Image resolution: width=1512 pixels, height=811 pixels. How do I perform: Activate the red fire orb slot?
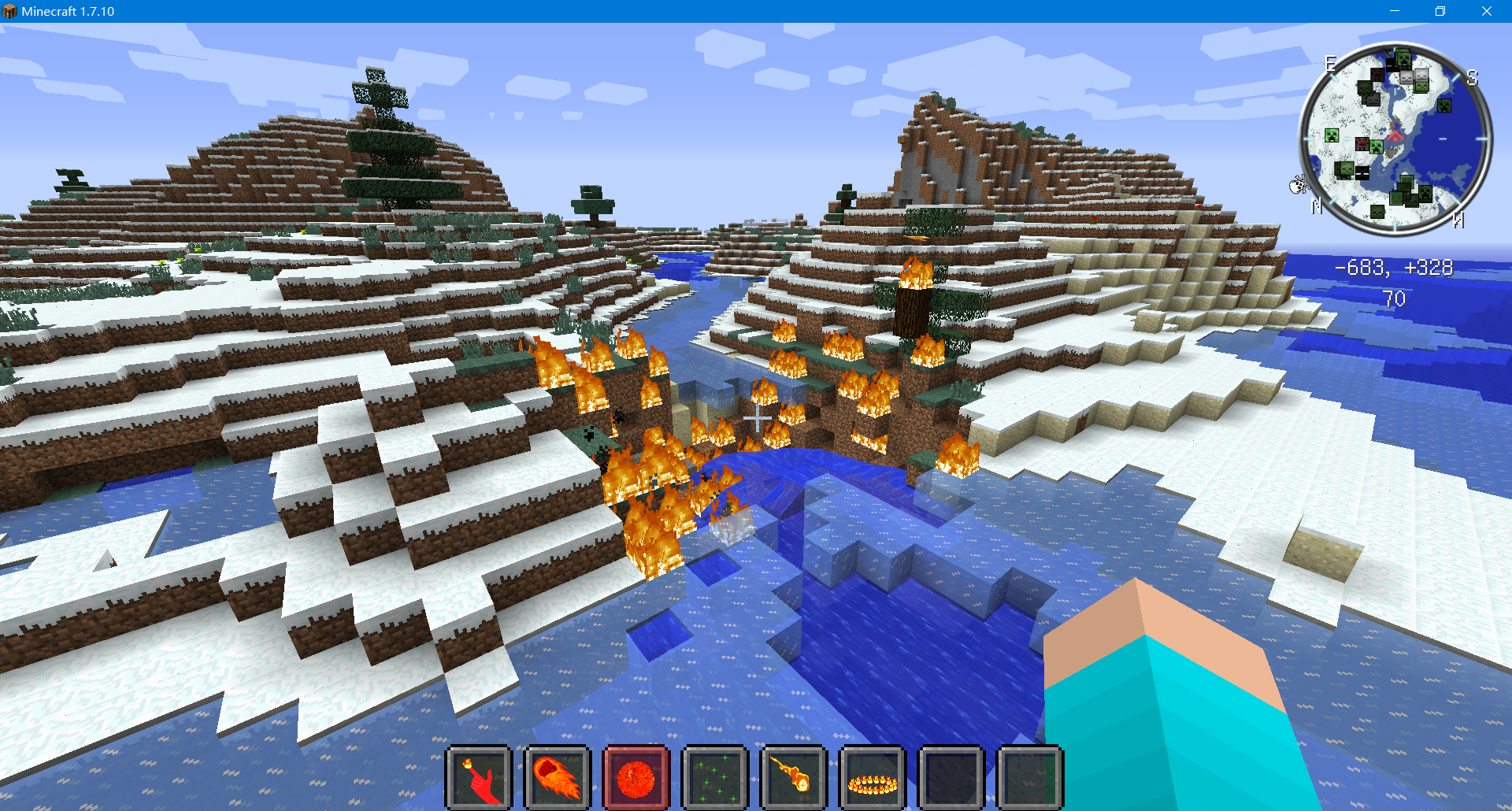pyautogui.click(x=636, y=777)
